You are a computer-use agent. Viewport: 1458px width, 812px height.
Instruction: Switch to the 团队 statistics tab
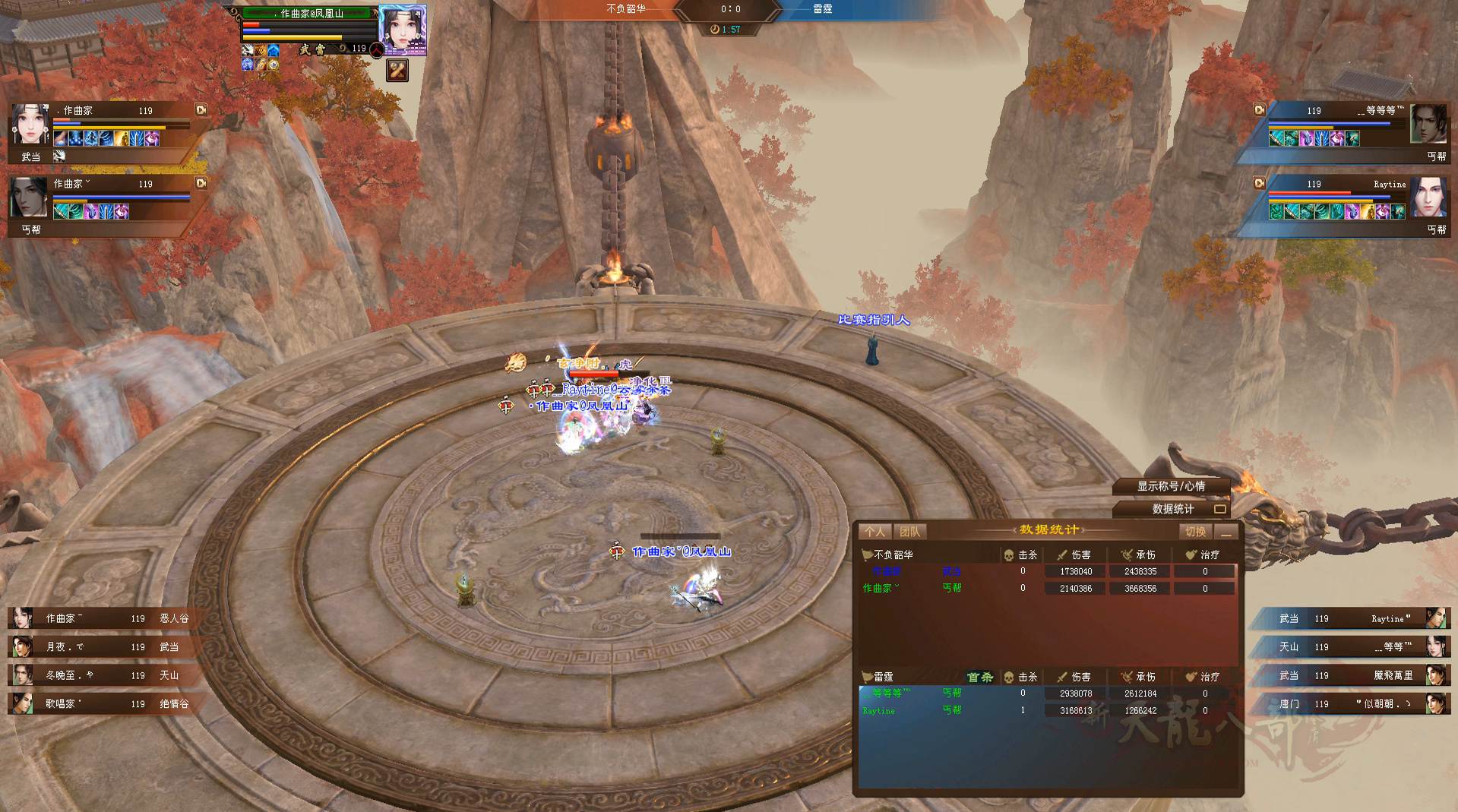[x=909, y=532]
